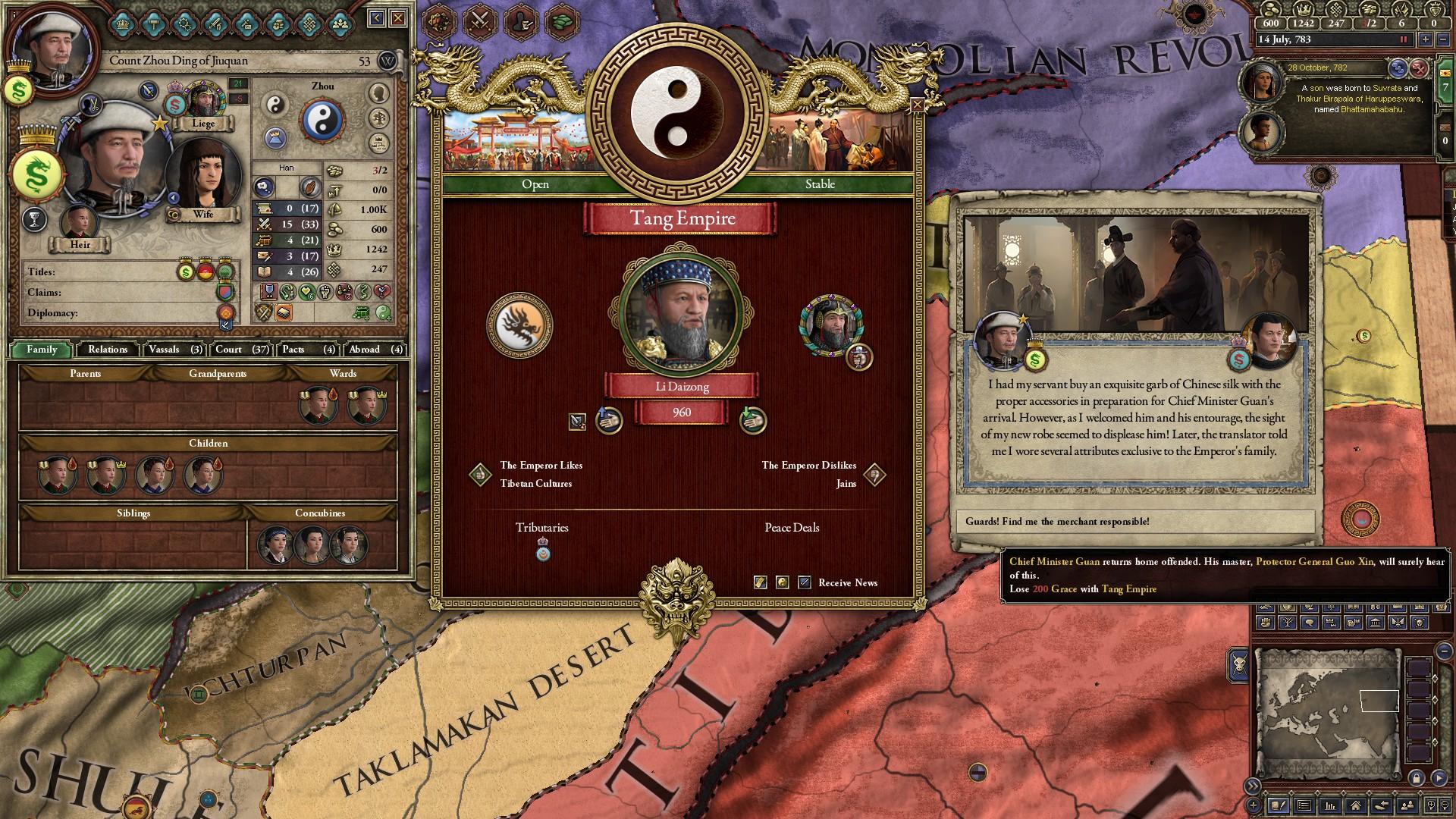Open the Abroad tab
This screenshot has width=1456, height=819.
(x=375, y=350)
